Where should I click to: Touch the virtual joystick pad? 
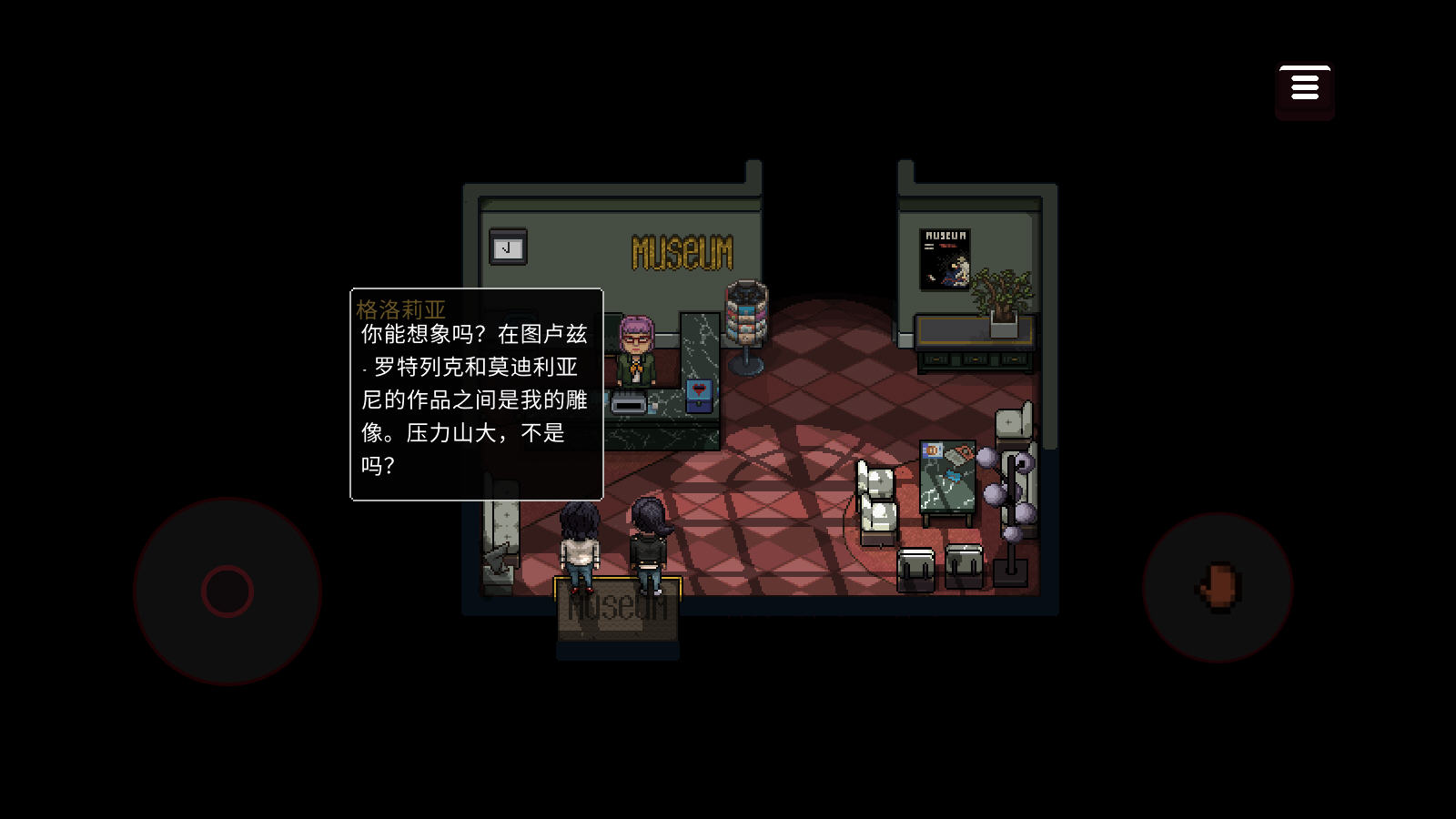pos(227,591)
